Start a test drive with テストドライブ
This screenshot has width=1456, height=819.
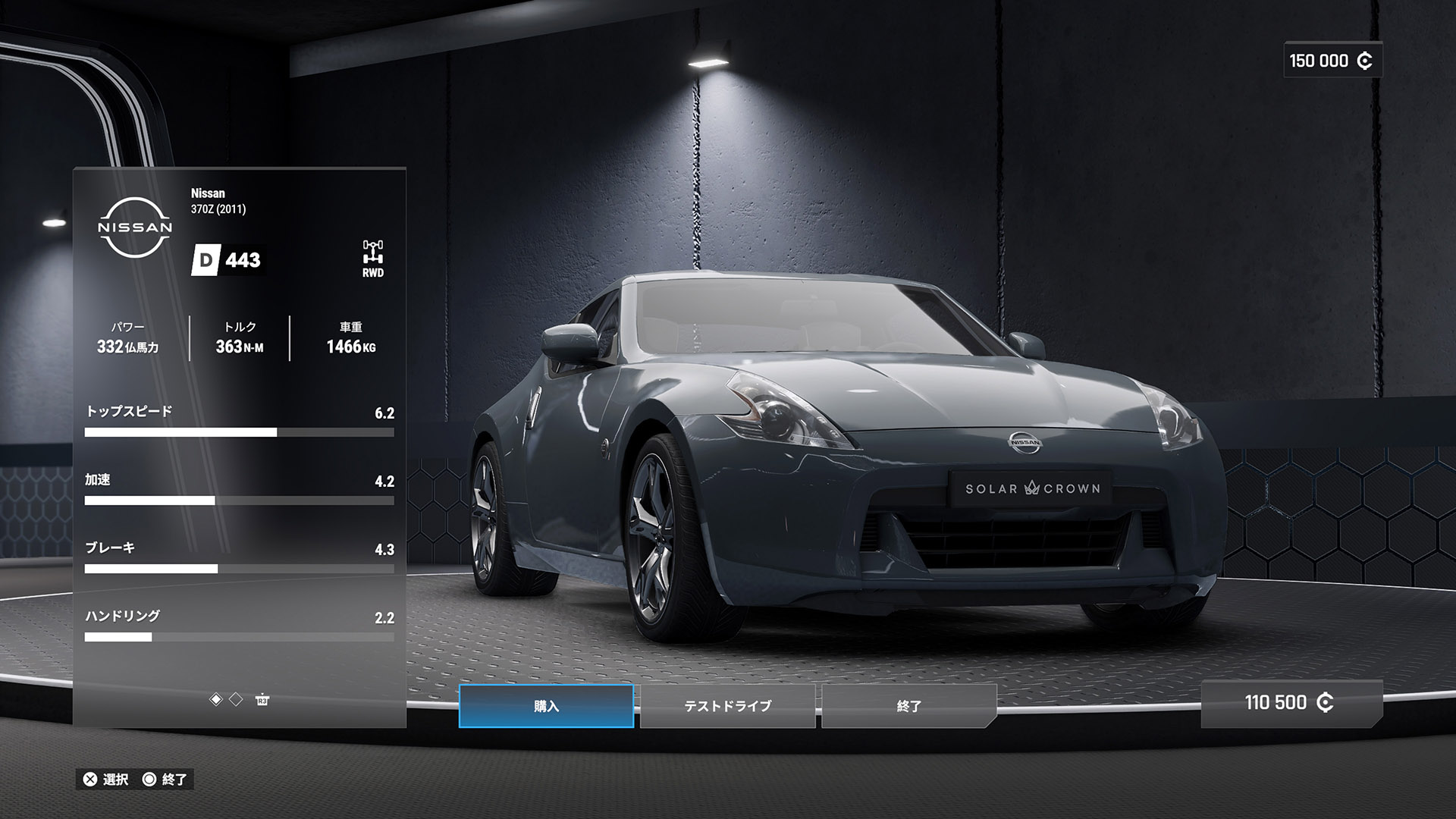pyautogui.click(x=727, y=706)
